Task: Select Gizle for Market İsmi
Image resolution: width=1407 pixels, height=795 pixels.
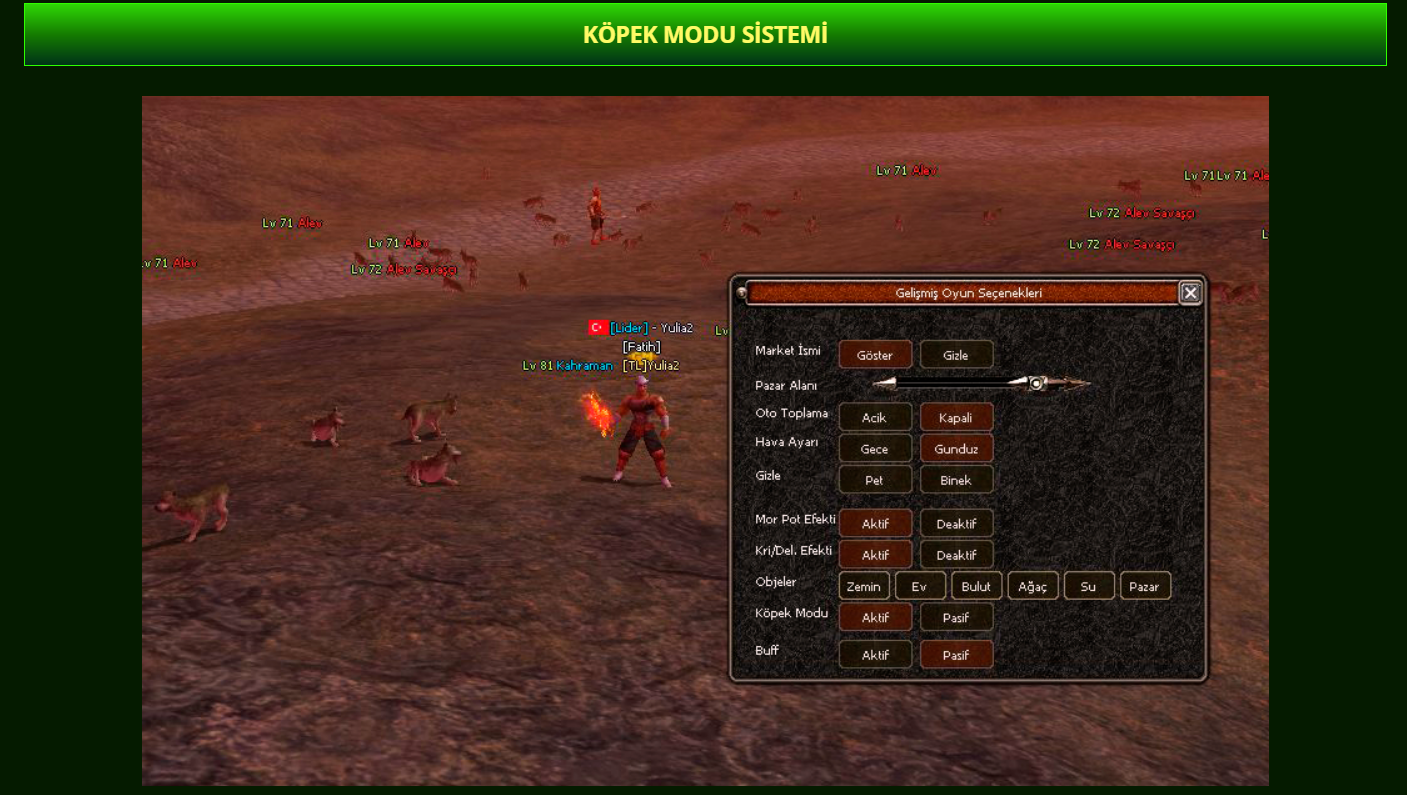Action: (x=956, y=355)
